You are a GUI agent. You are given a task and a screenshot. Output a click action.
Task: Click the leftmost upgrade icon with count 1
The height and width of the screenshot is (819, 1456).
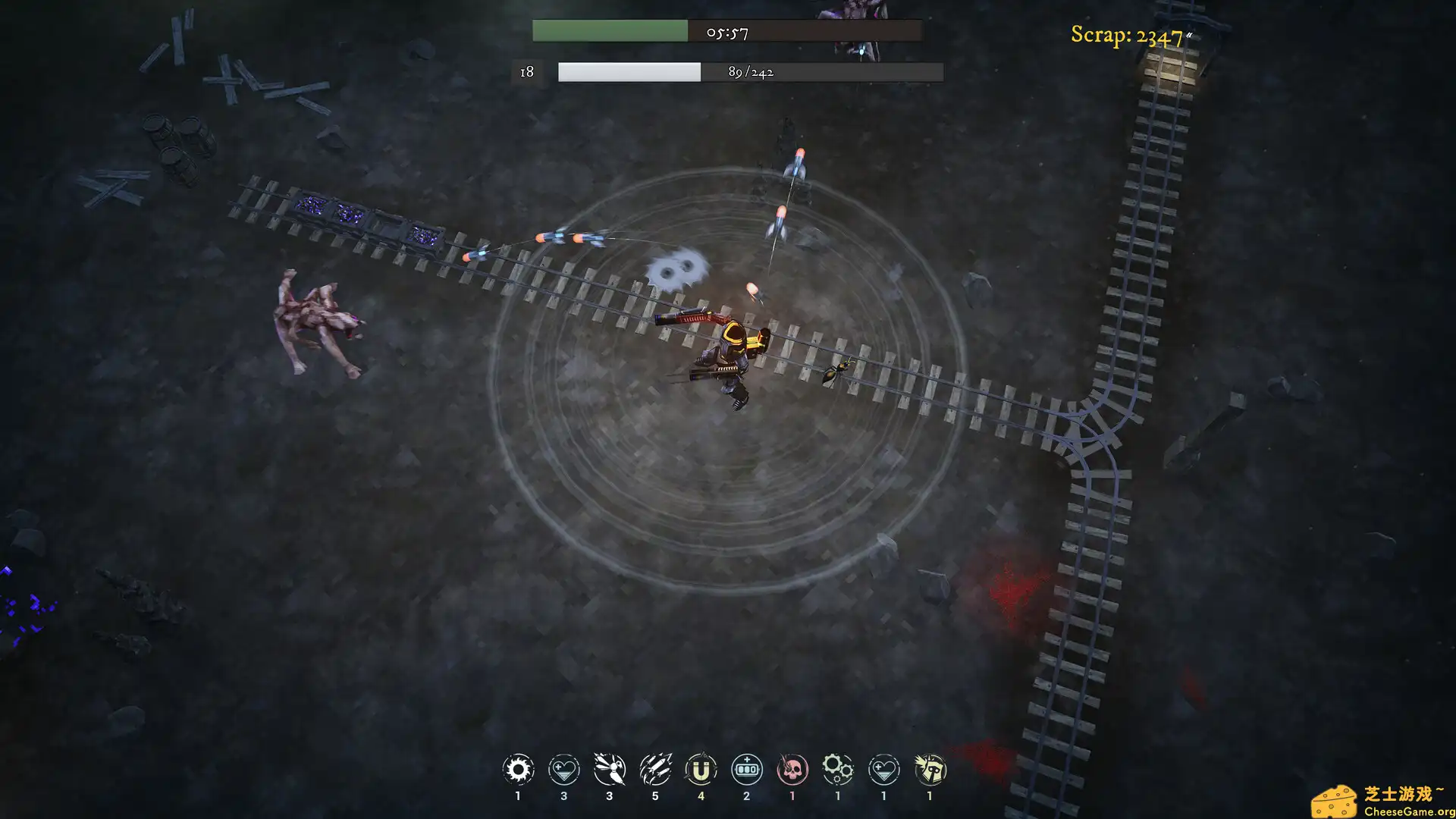(518, 769)
